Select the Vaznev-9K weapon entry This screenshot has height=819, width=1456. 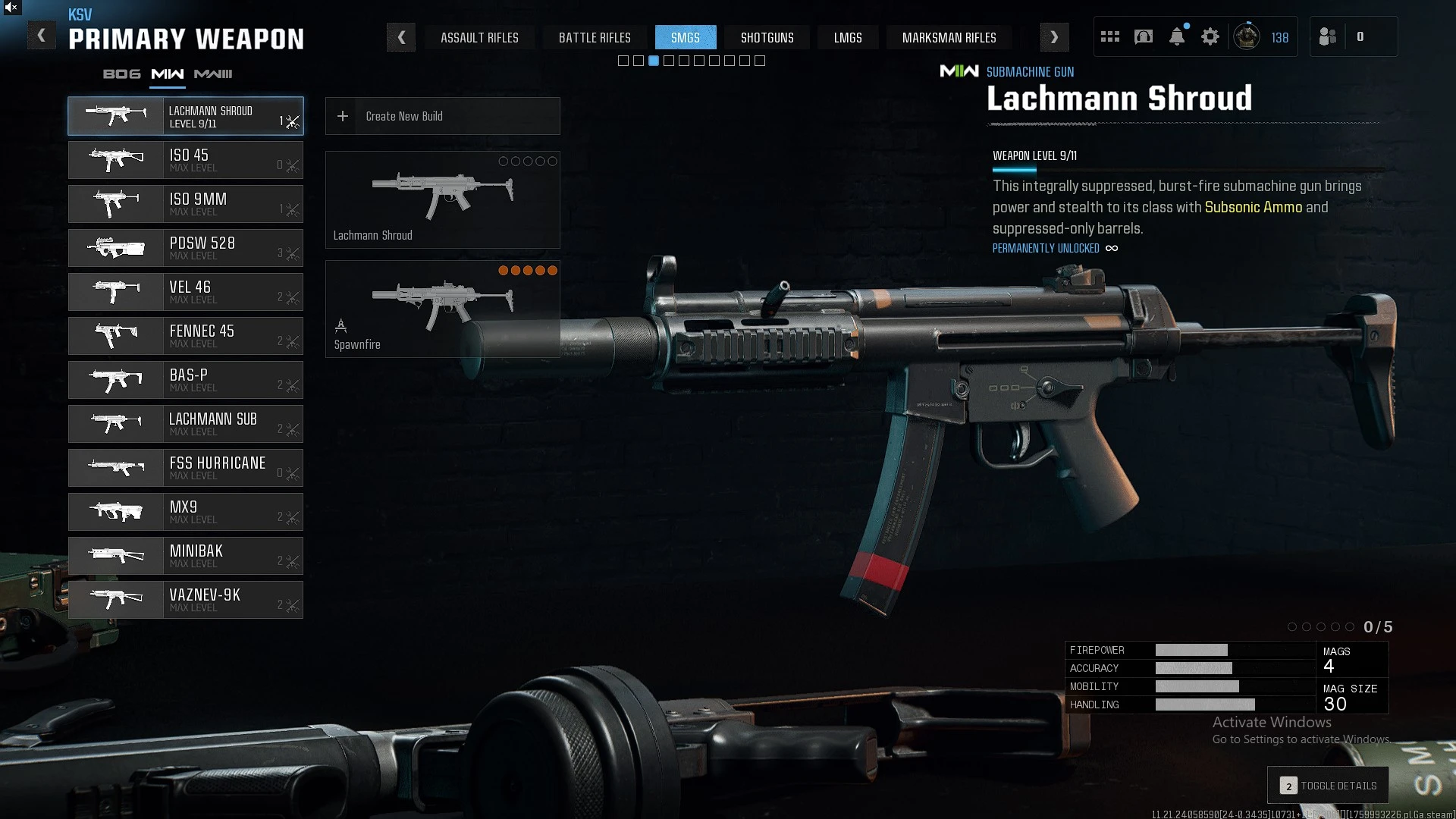pyautogui.click(x=186, y=600)
